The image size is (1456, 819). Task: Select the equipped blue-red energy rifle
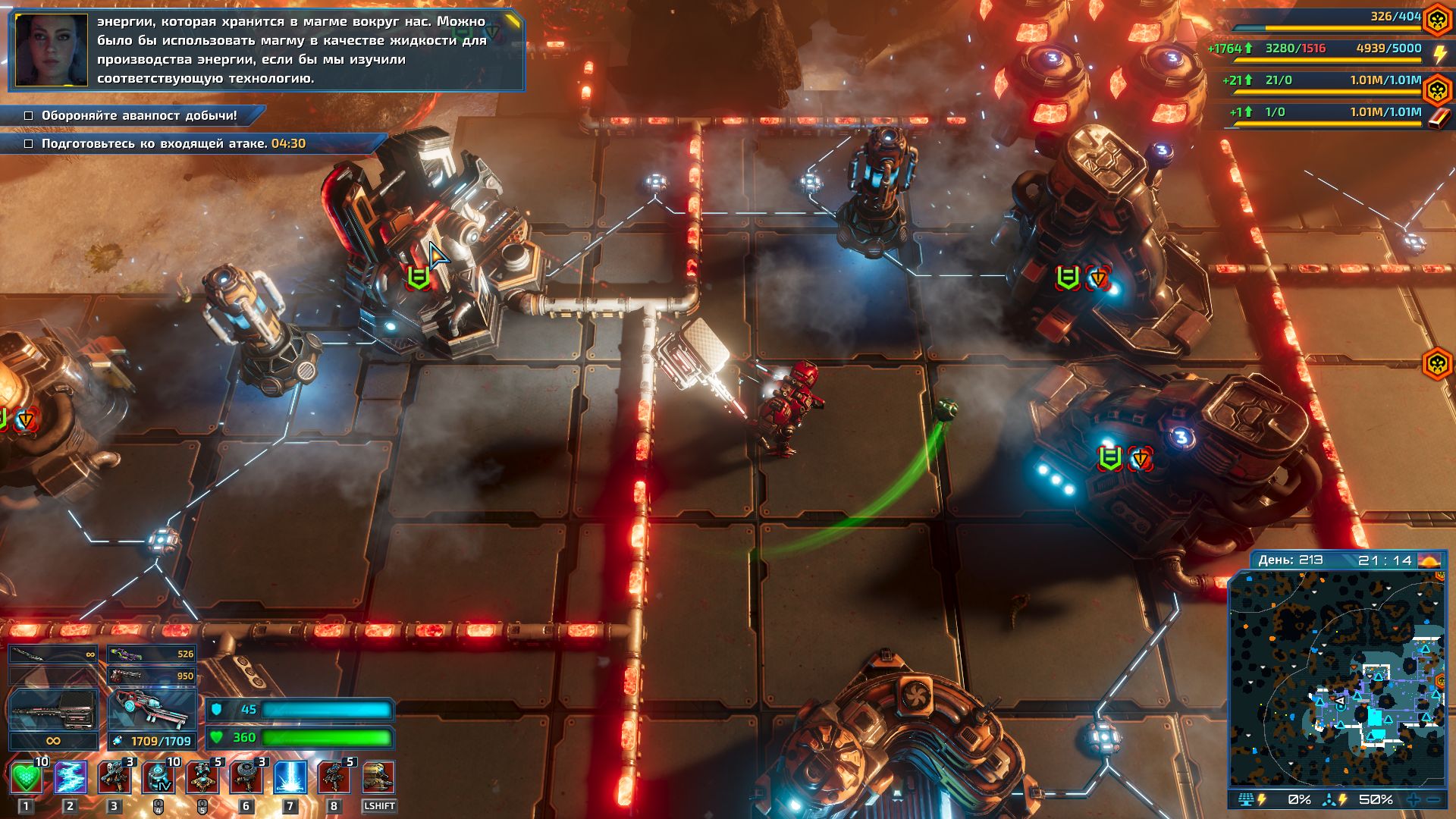coord(152,711)
